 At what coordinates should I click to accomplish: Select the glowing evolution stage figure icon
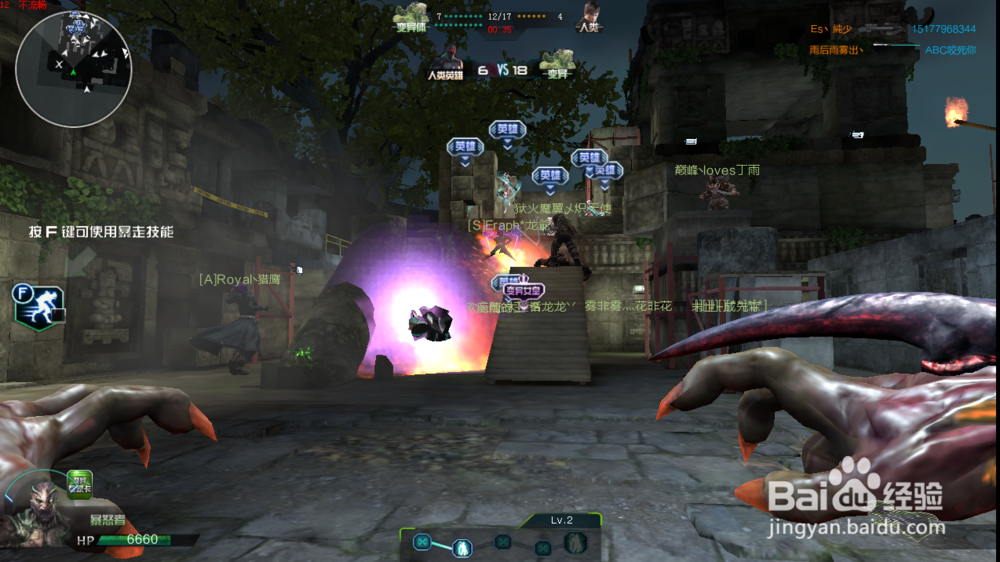coord(463,546)
